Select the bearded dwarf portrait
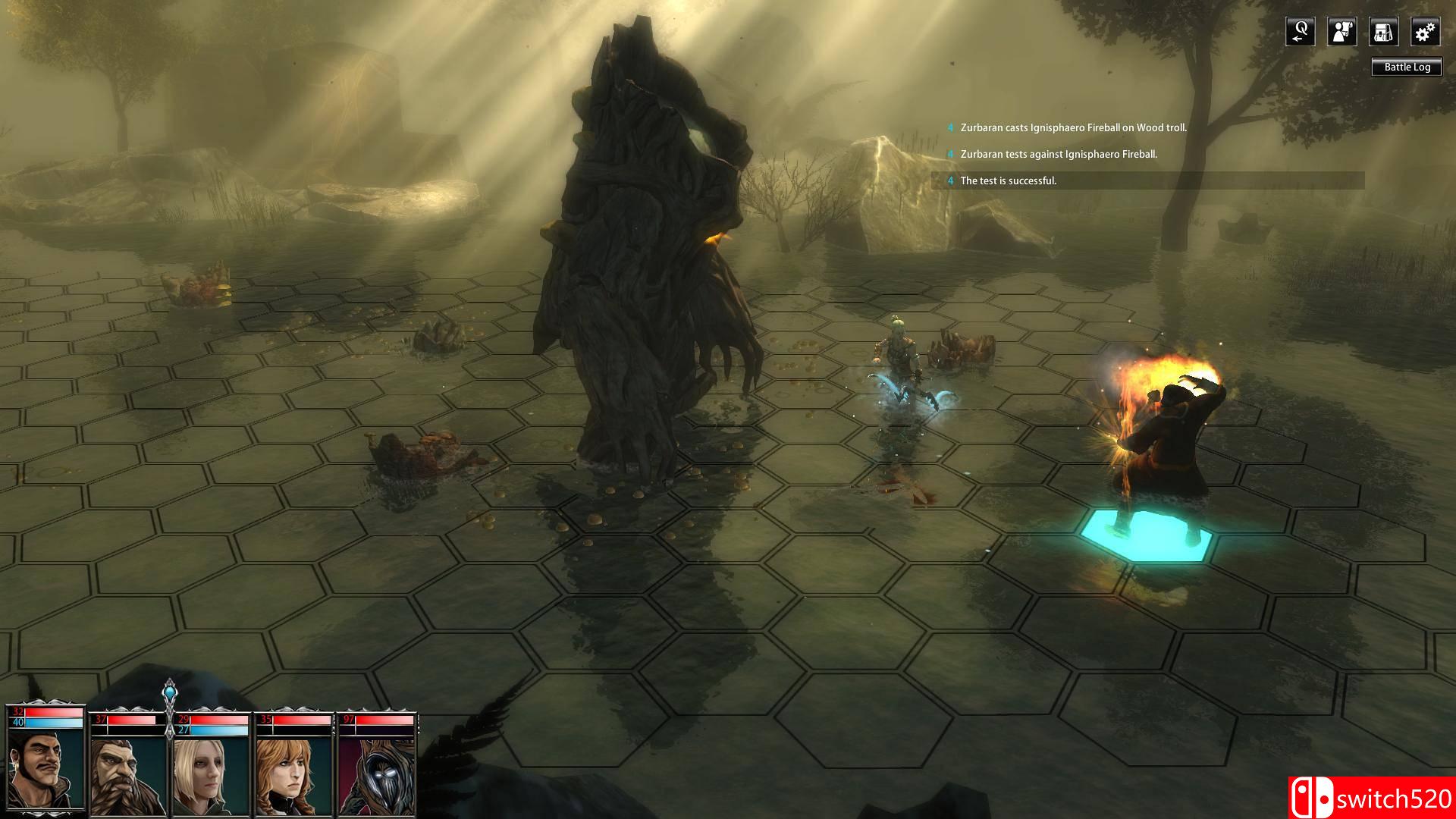This screenshot has height=819, width=1456. tap(128, 775)
